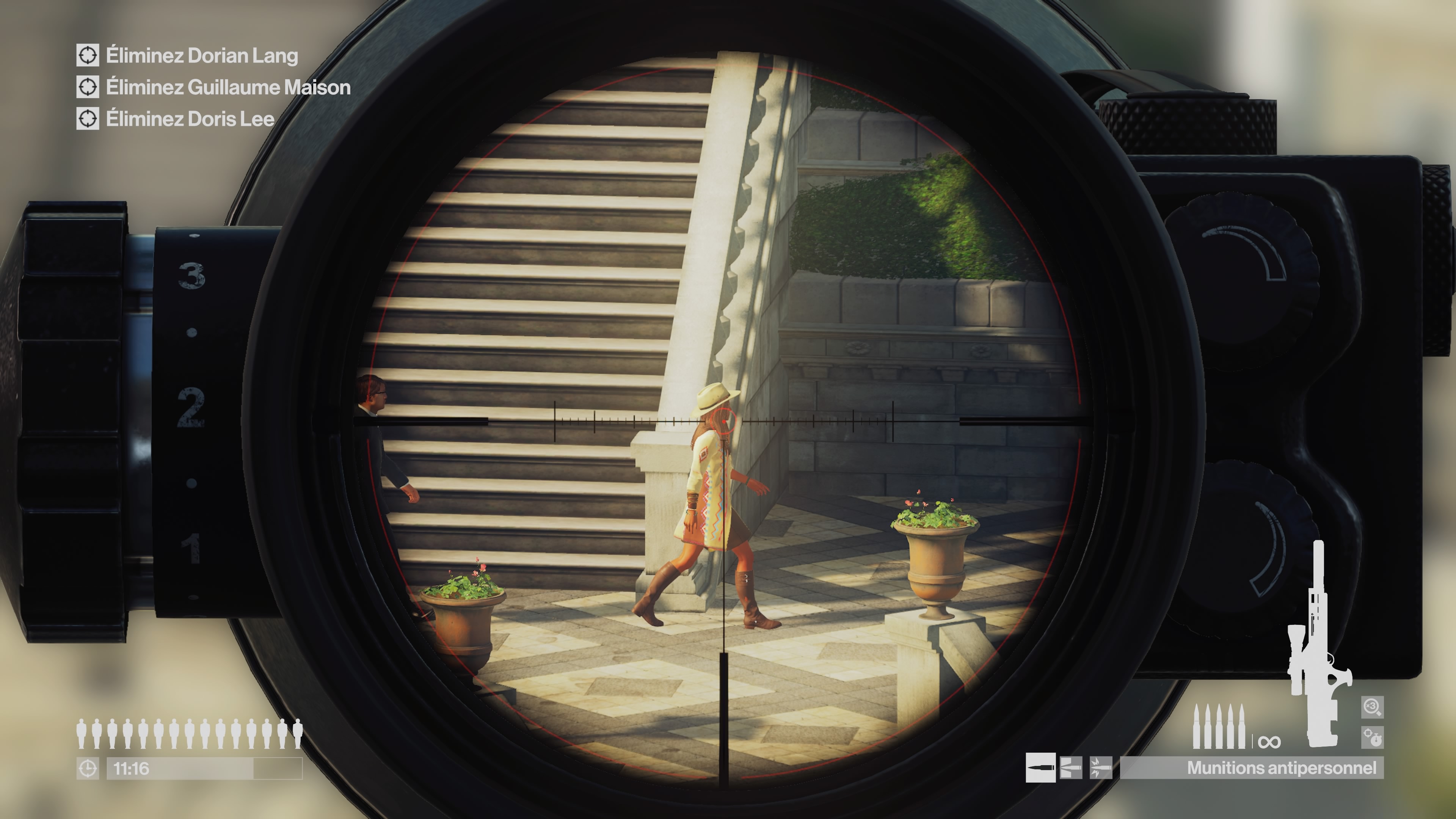This screenshot has height=819, width=1456.
Task: Choose the standard antipersonnel bullet ammo icon
Action: tap(1040, 767)
